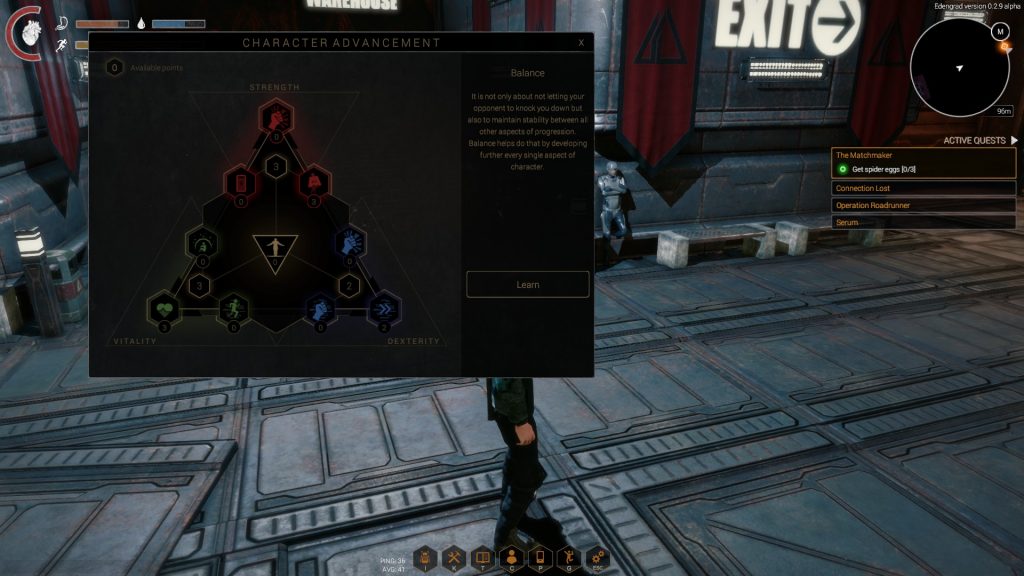Open the crafting hammer and wrench icon
This screenshot has width=1024, height=576.
point(454,557)
